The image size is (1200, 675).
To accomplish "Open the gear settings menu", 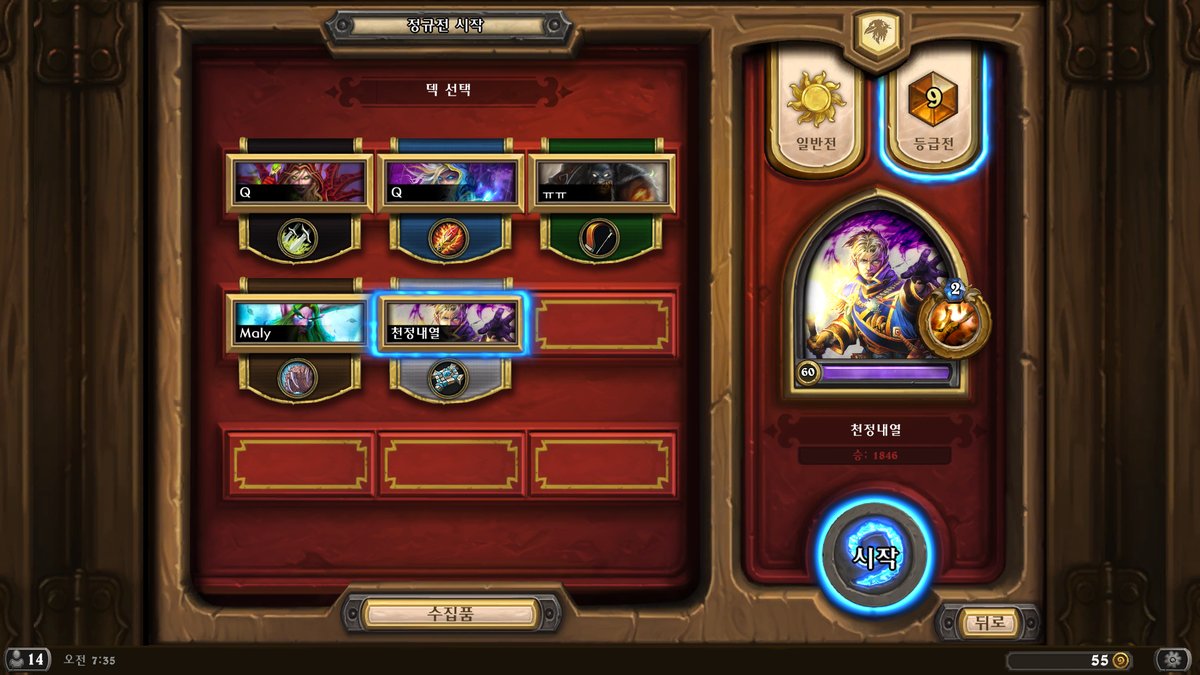I will (1172, 660).
